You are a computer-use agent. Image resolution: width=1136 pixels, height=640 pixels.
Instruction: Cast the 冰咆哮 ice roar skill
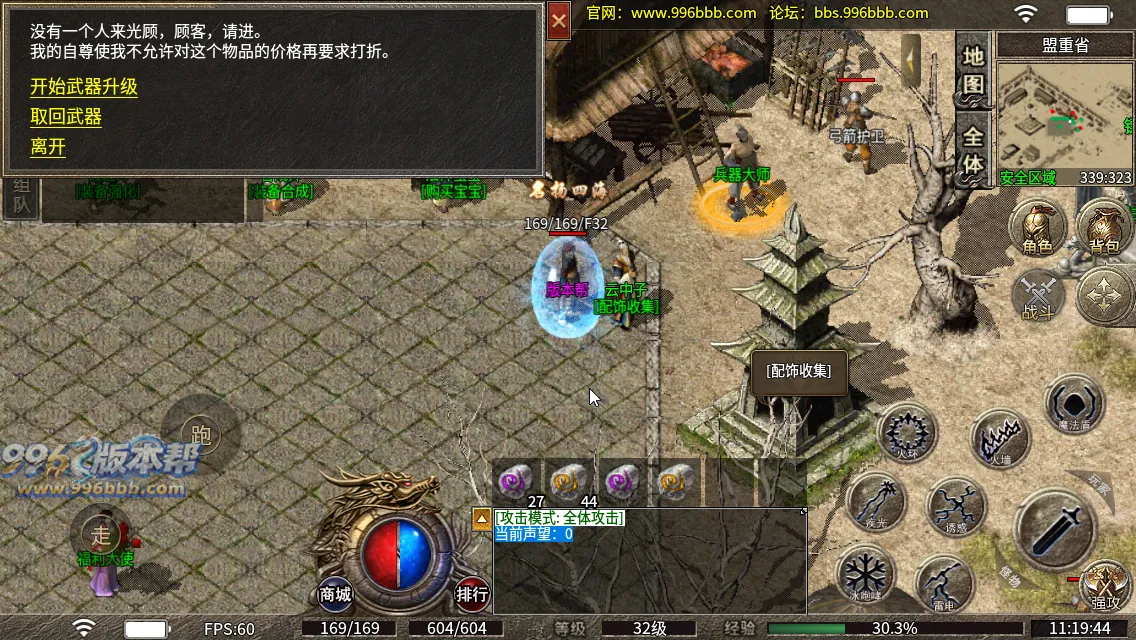pyautogui.click(x=864, y=575)
